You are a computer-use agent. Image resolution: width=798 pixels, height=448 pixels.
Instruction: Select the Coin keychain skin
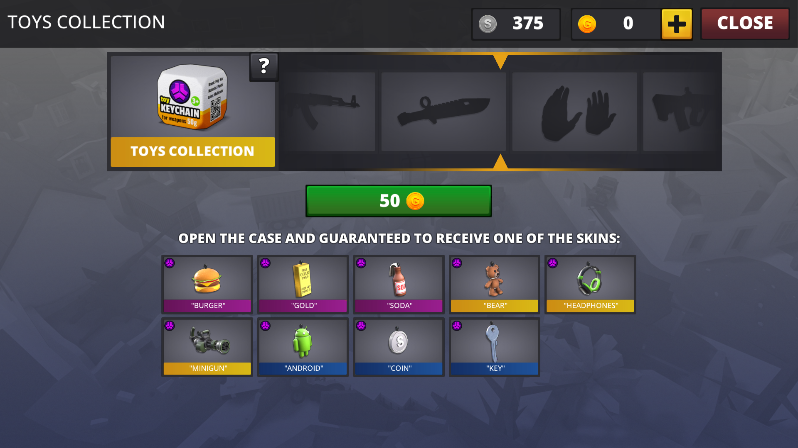[398, 346]
